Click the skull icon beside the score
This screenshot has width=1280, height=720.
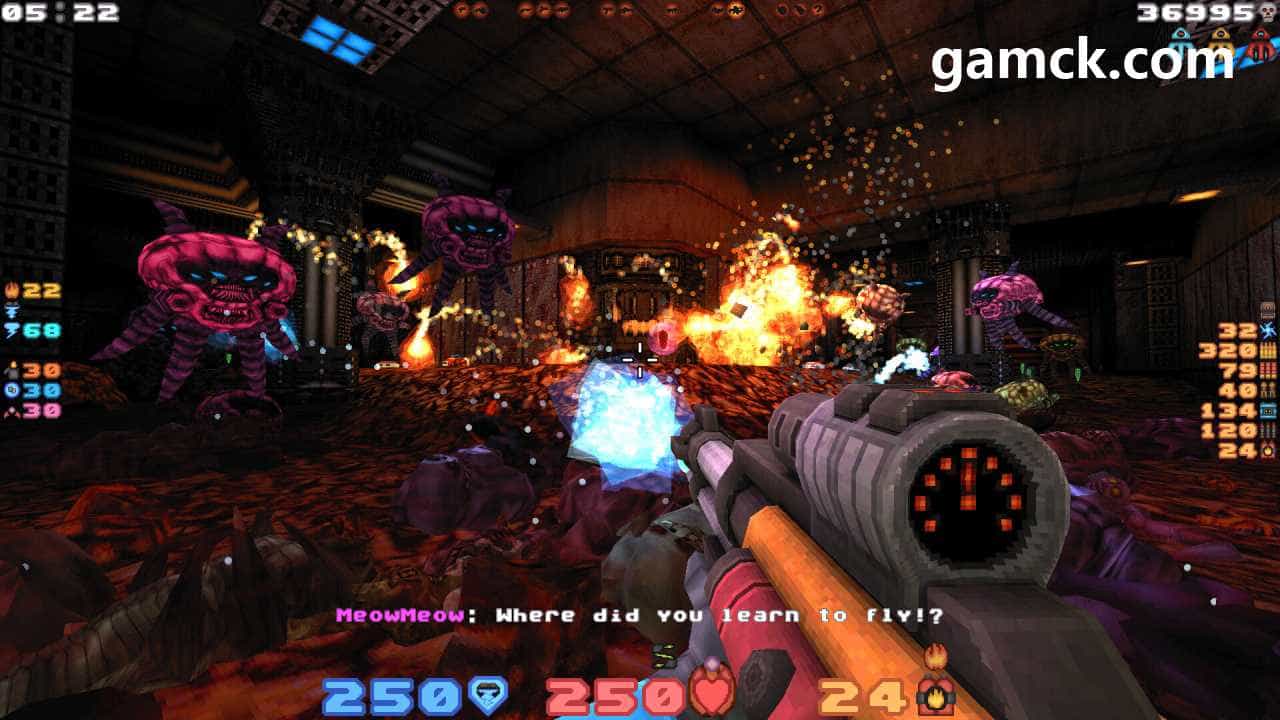(1268, 13)
